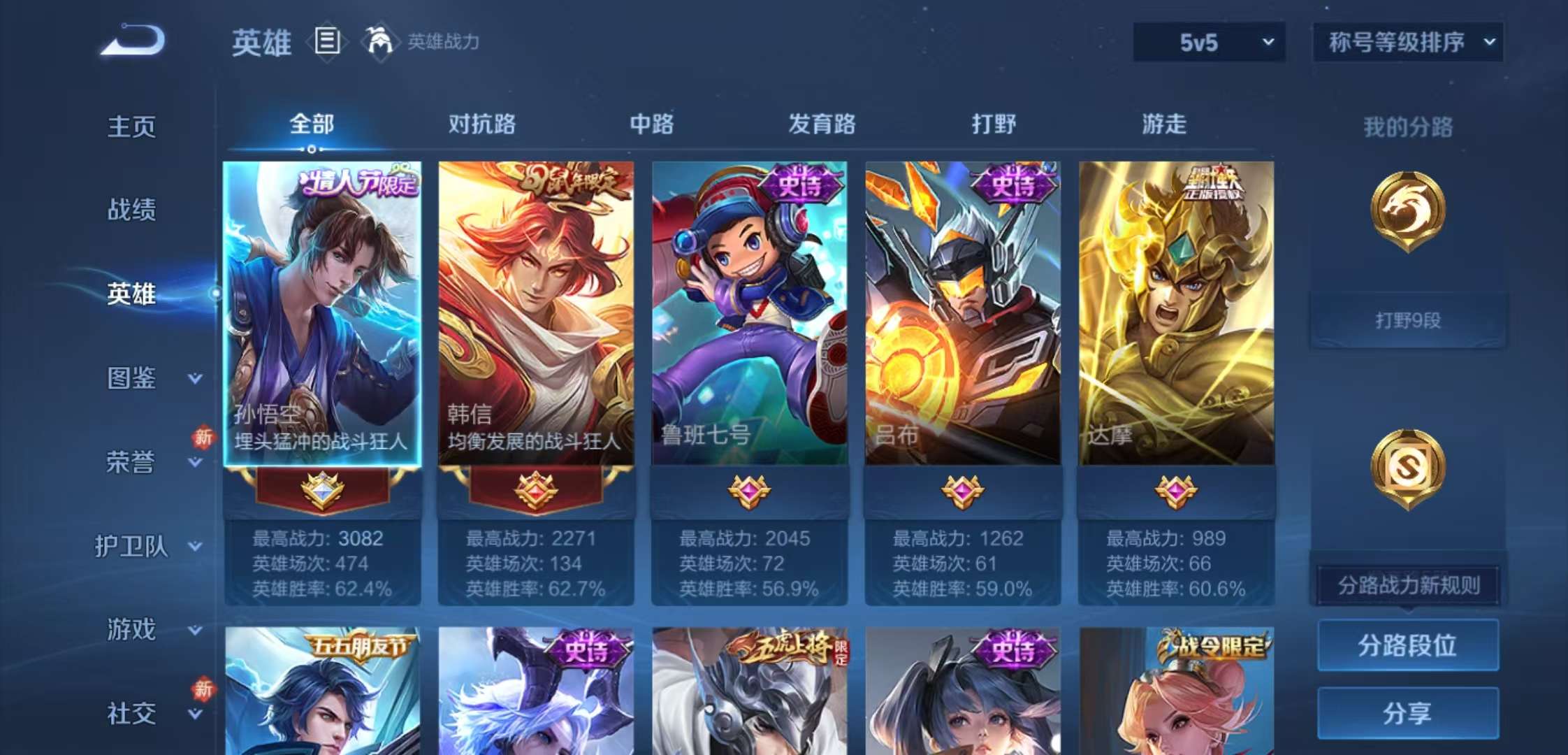1568x755 pixels.
Task: Open the 称号等级排序 sorting dropdown
Action: tap(1408, 42)
